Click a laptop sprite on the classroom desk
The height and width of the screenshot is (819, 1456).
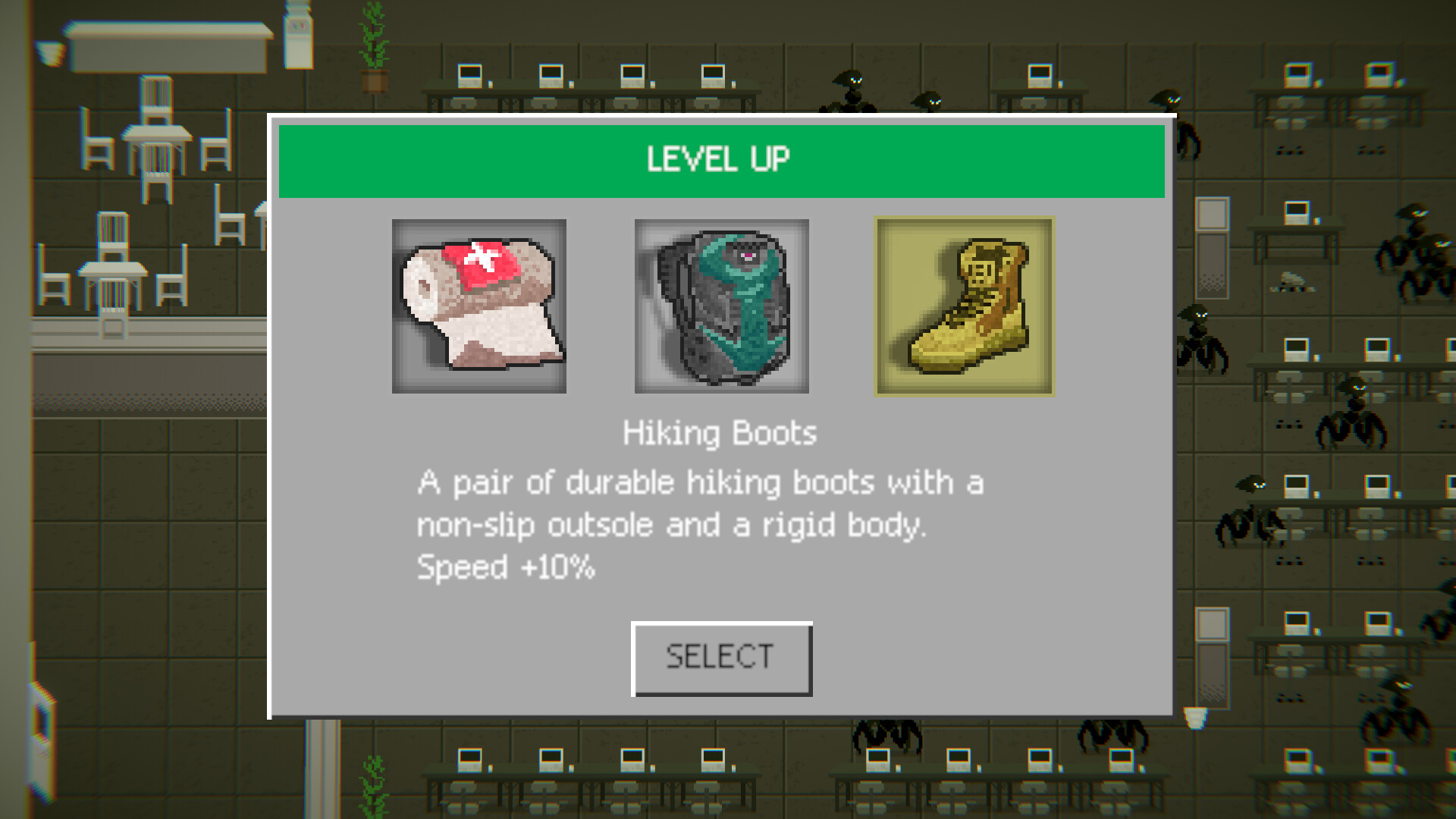(x=470, y=76)
